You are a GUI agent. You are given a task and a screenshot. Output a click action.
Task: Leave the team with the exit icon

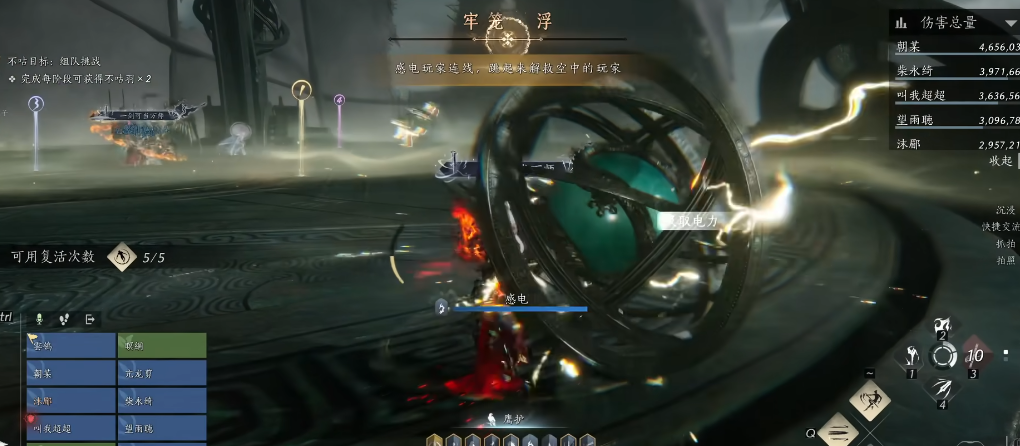tap(90, 318)
